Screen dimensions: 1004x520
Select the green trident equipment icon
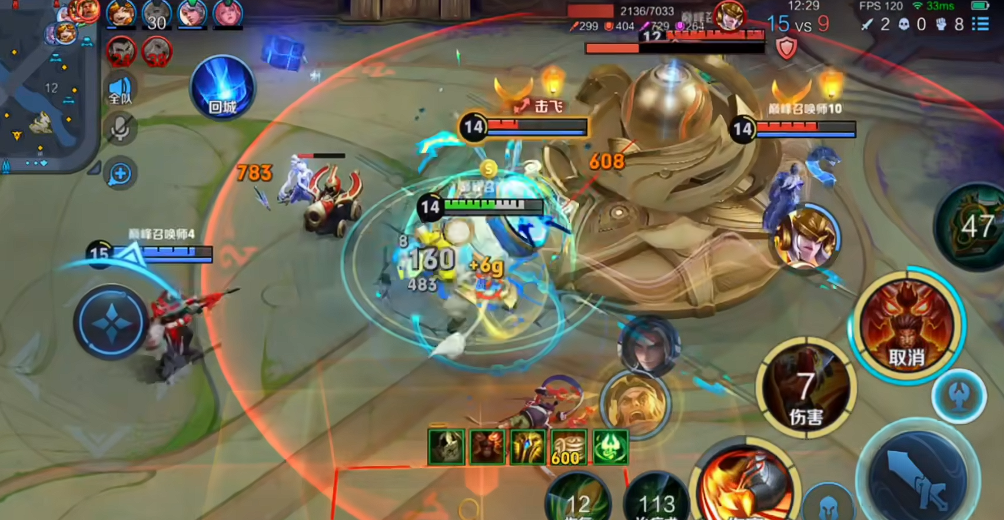(610, 447)
